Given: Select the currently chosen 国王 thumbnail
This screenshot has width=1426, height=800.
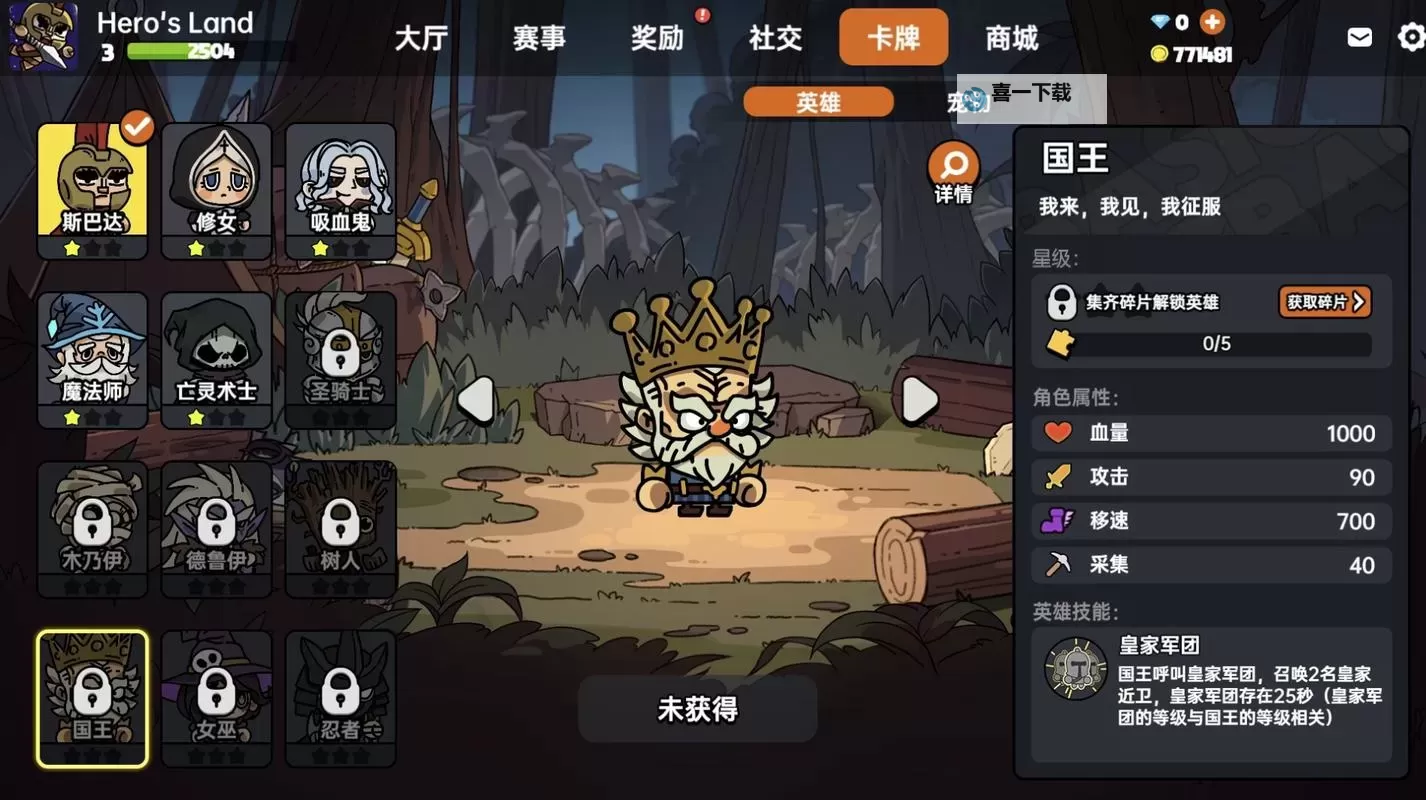Looking at the screenshot, I should click(92, 695).
